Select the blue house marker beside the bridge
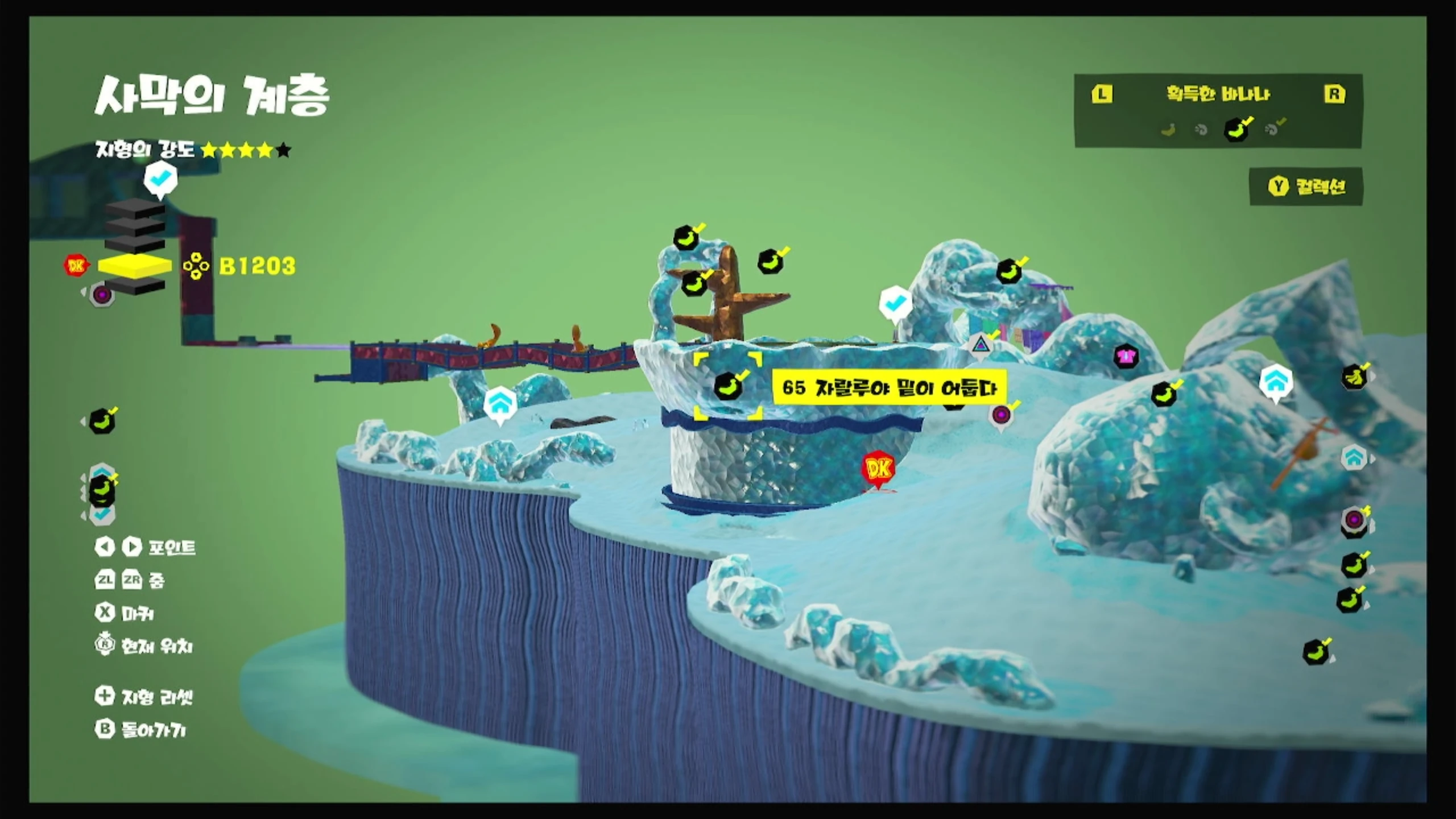Screen dimensions: 1456x819 click(500, 405)
